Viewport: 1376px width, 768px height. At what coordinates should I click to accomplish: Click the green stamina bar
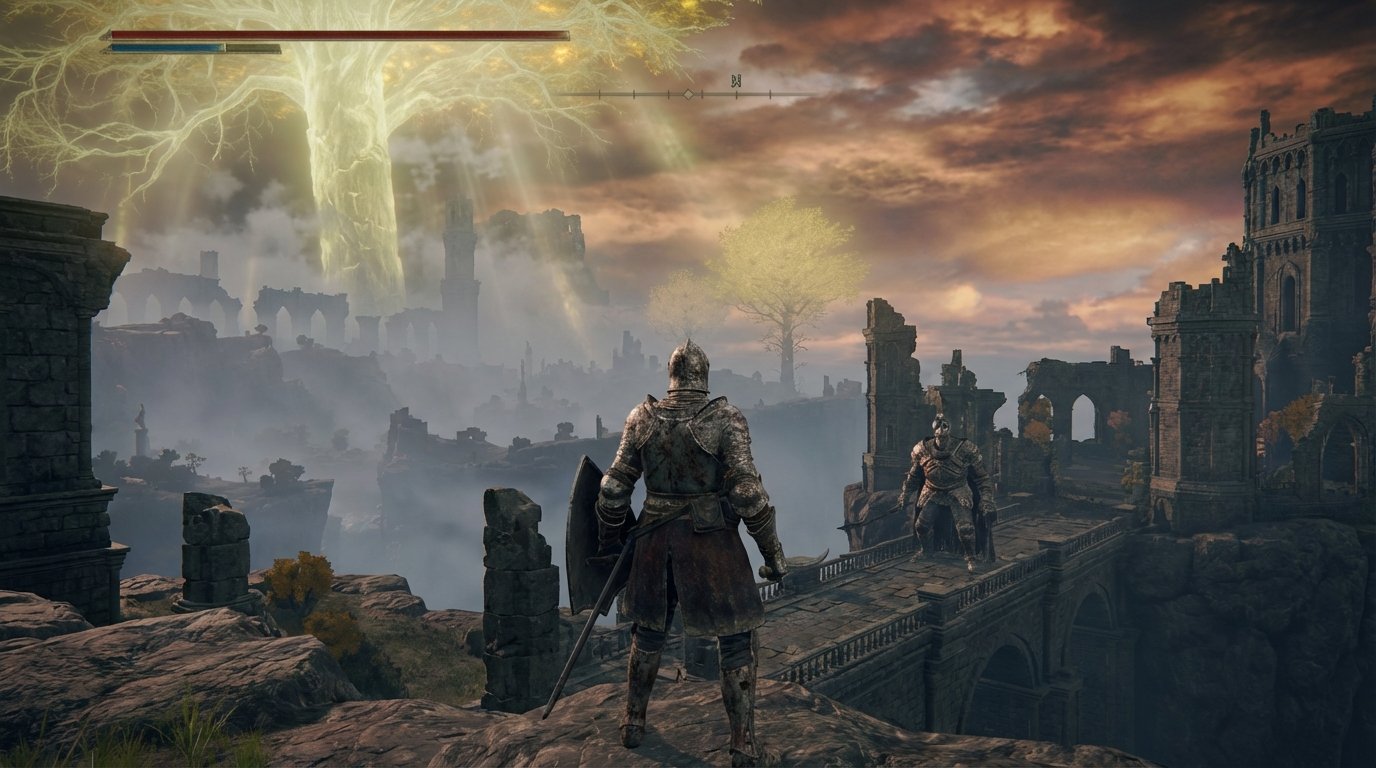pos(250,47)
